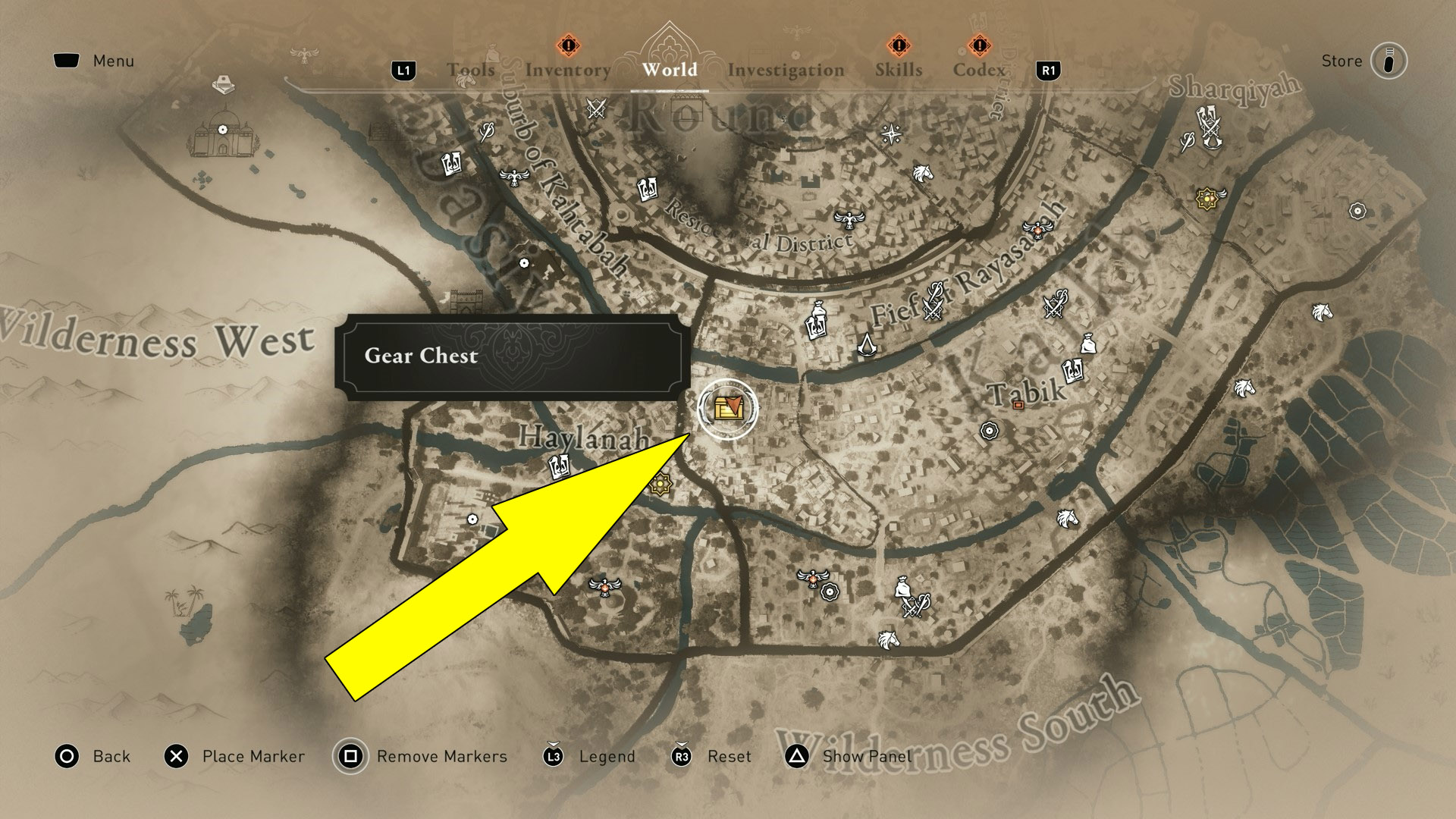Open the horse stable icon east of Tabik
1456x819 pixels.
[x=1244, y=389]
